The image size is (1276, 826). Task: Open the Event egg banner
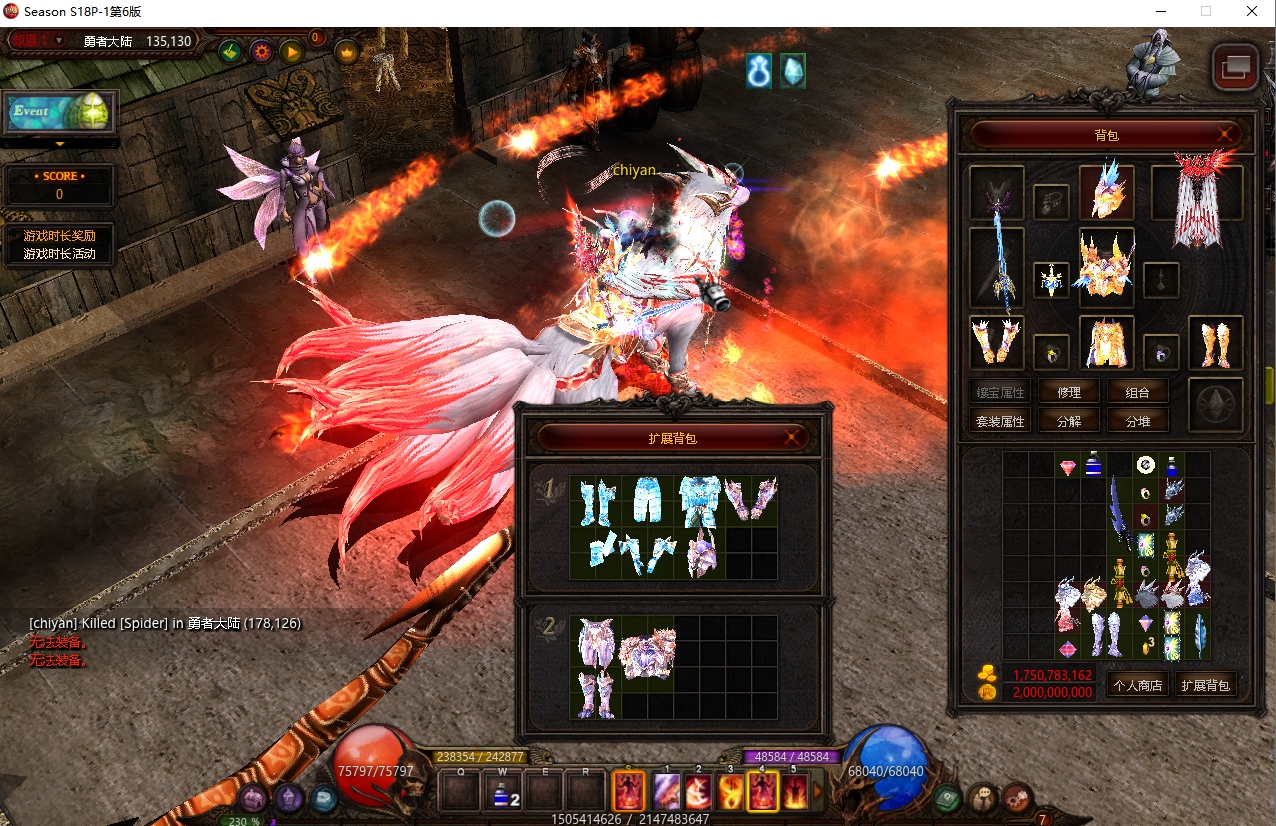(x=59, y=112)
